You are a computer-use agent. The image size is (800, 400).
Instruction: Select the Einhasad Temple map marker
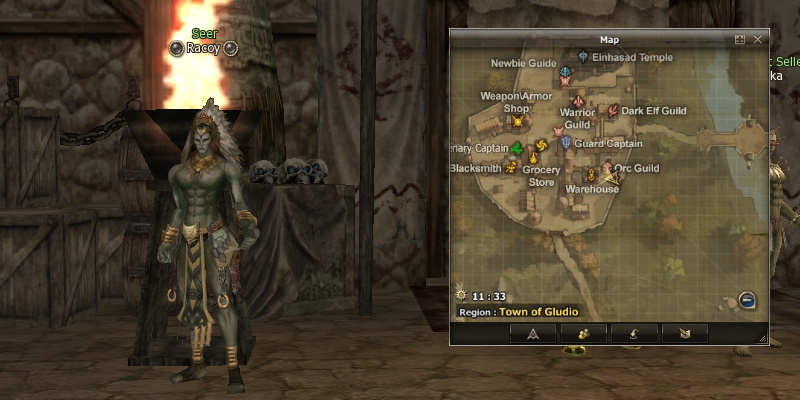tap(583, 58)
